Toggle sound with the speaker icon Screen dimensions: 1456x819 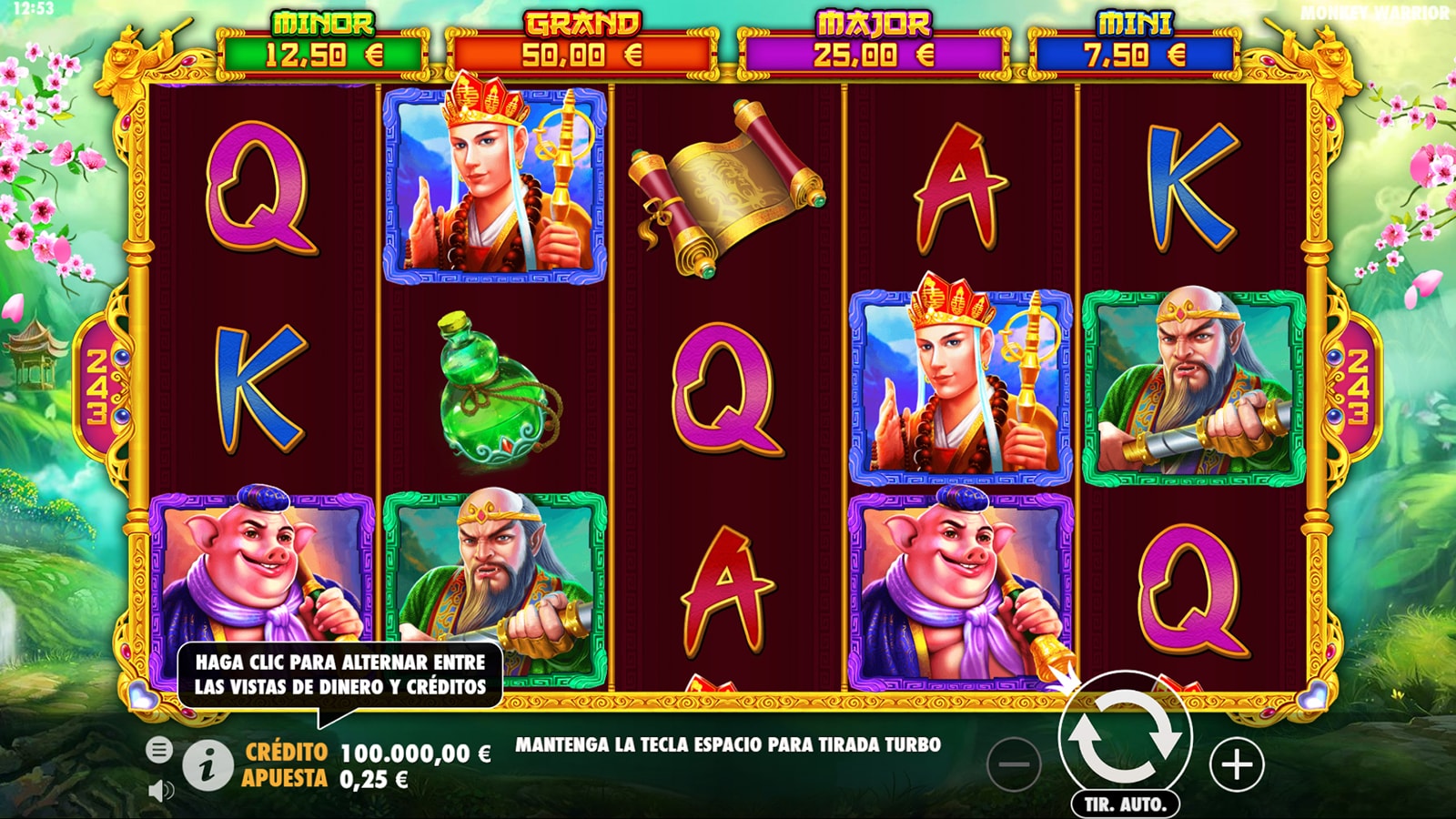160,790
